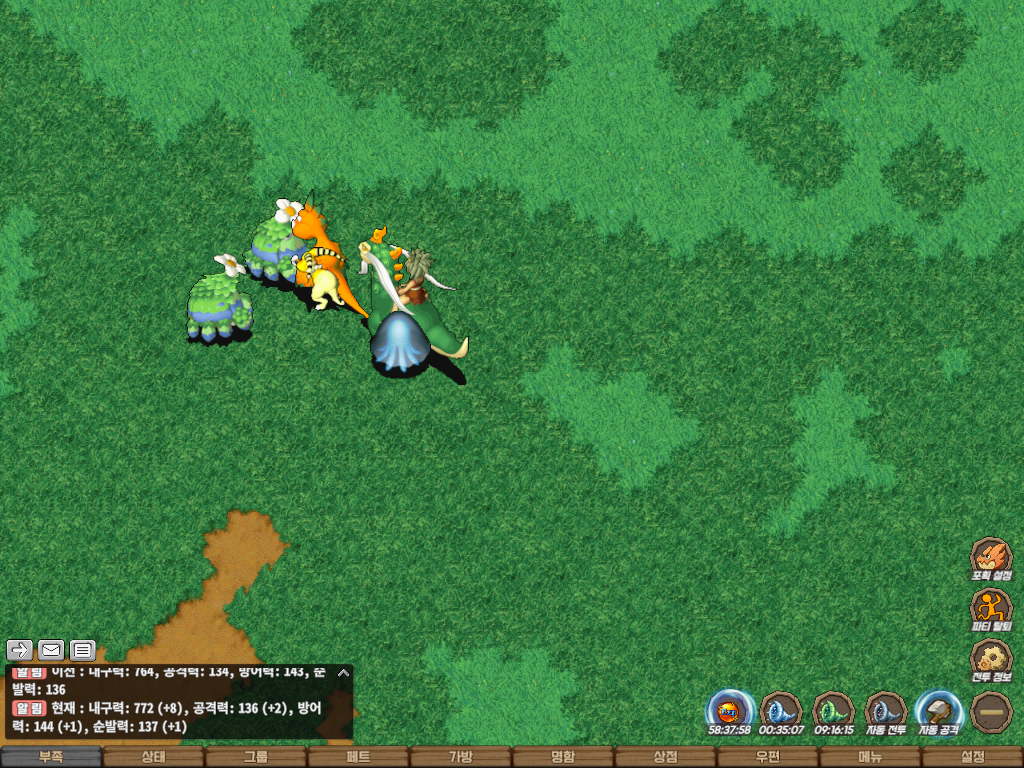Open the 상점 (shop) menu
The image size is (1024, 768).
tap(665, 757)
